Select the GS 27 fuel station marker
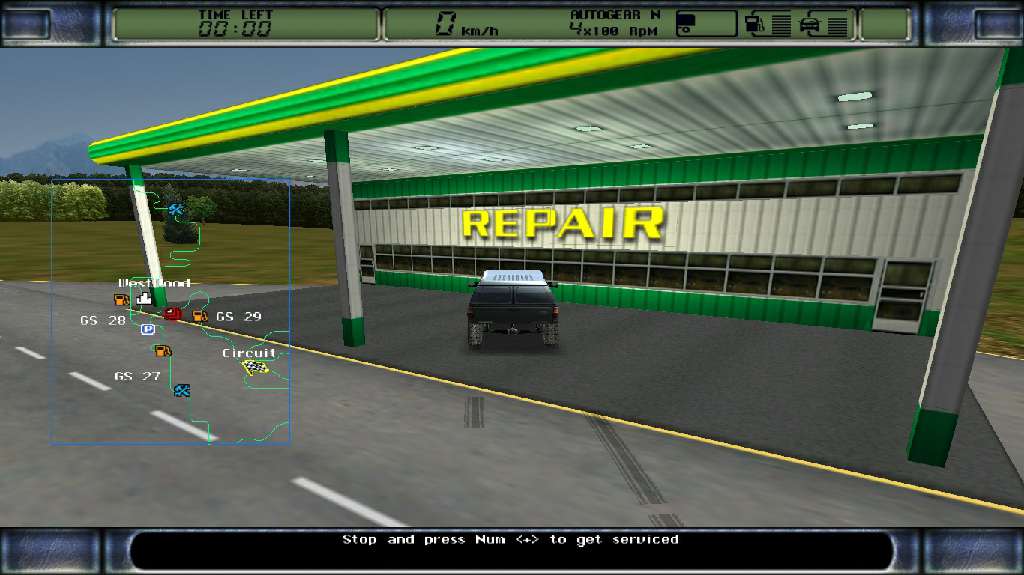1024x575 pixels. 162,350
